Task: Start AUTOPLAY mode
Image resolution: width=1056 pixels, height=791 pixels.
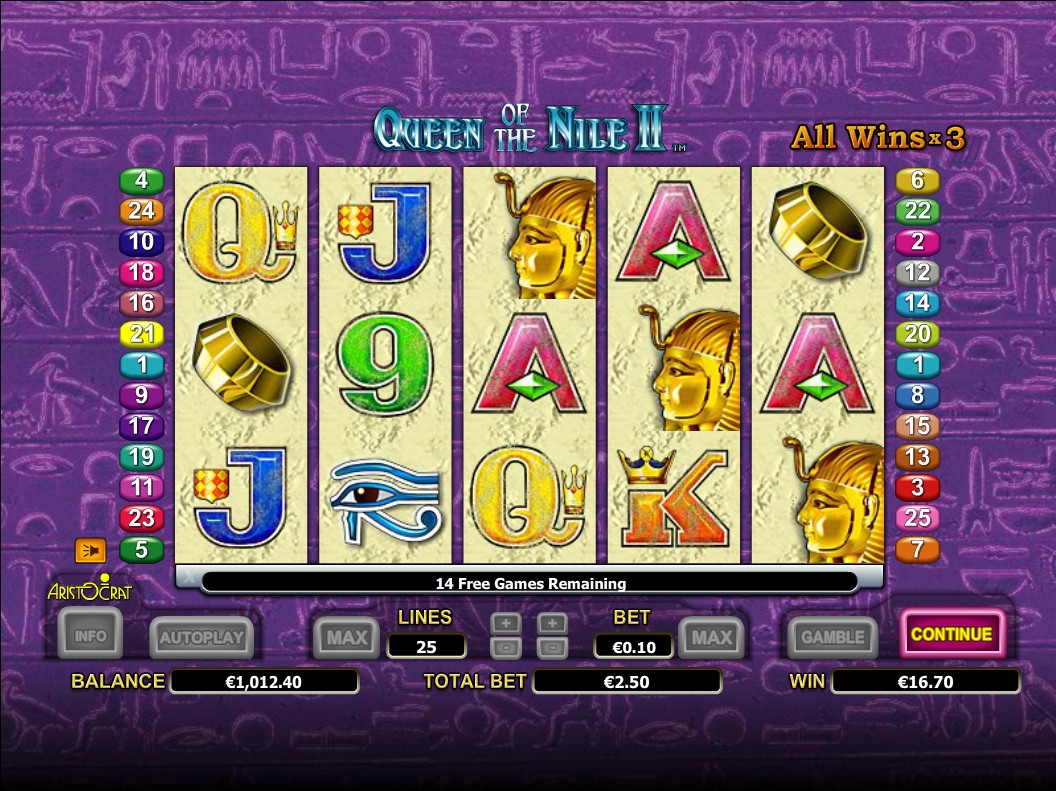Action: 201,637
